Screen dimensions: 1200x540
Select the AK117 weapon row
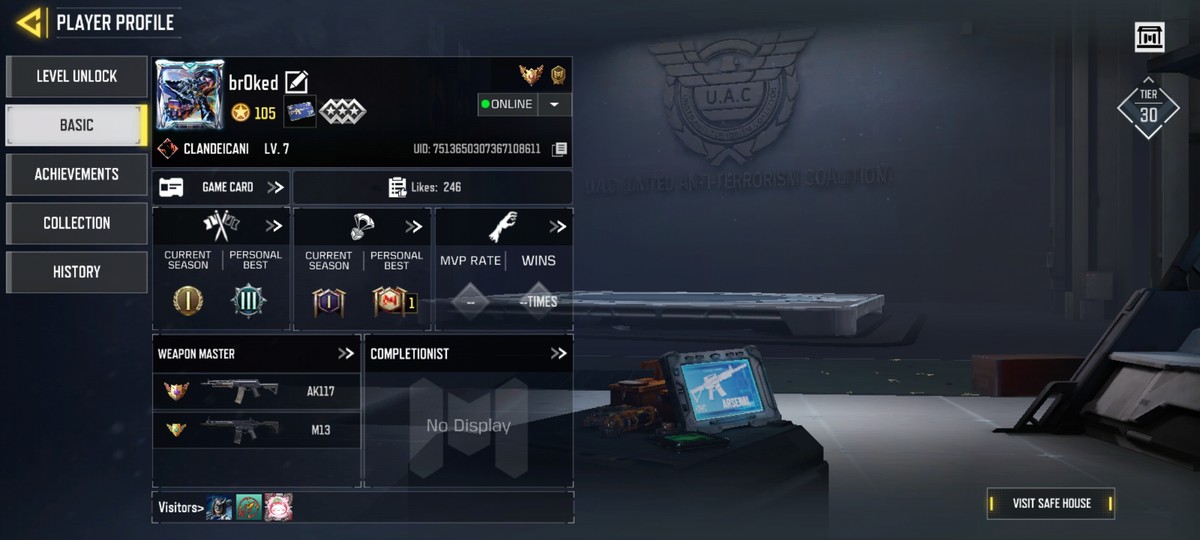[256, 391]
